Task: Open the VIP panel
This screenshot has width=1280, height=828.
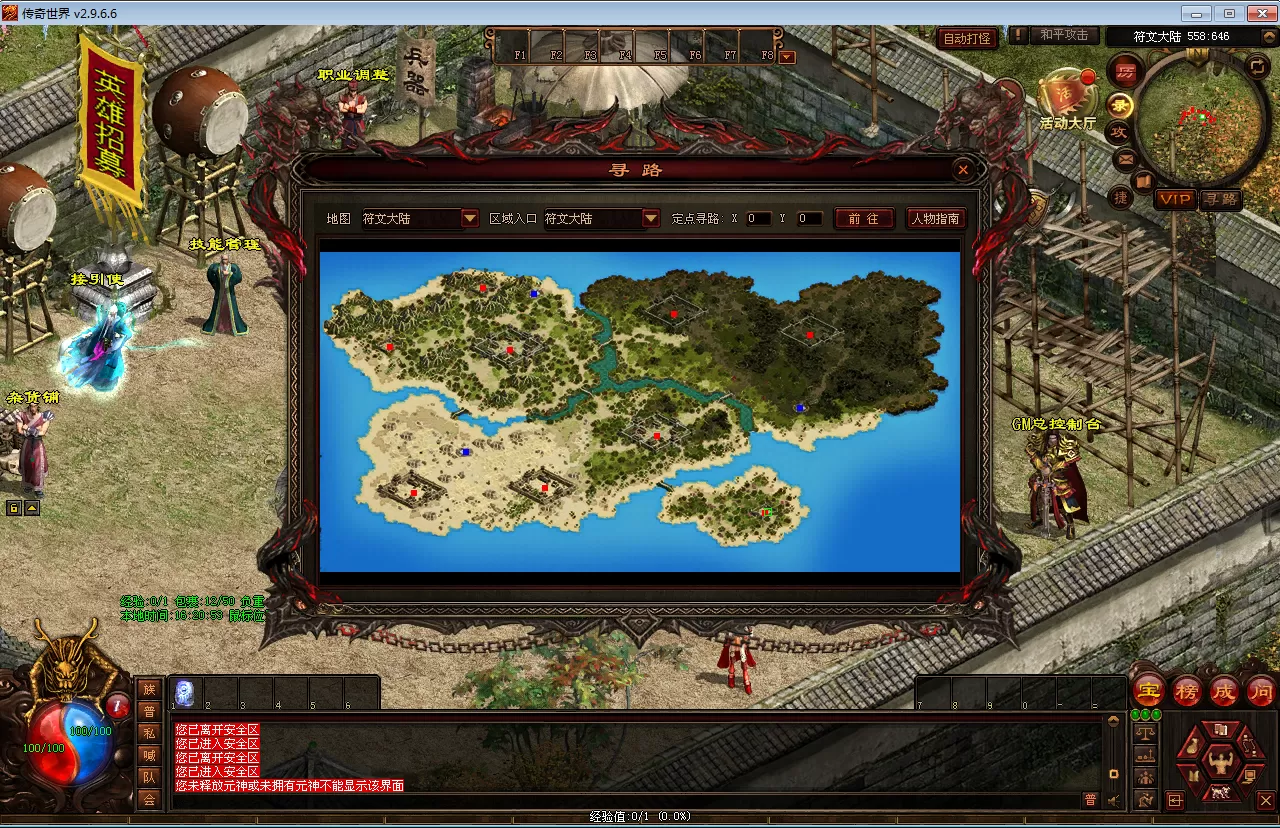Action: click(1175, 199)
